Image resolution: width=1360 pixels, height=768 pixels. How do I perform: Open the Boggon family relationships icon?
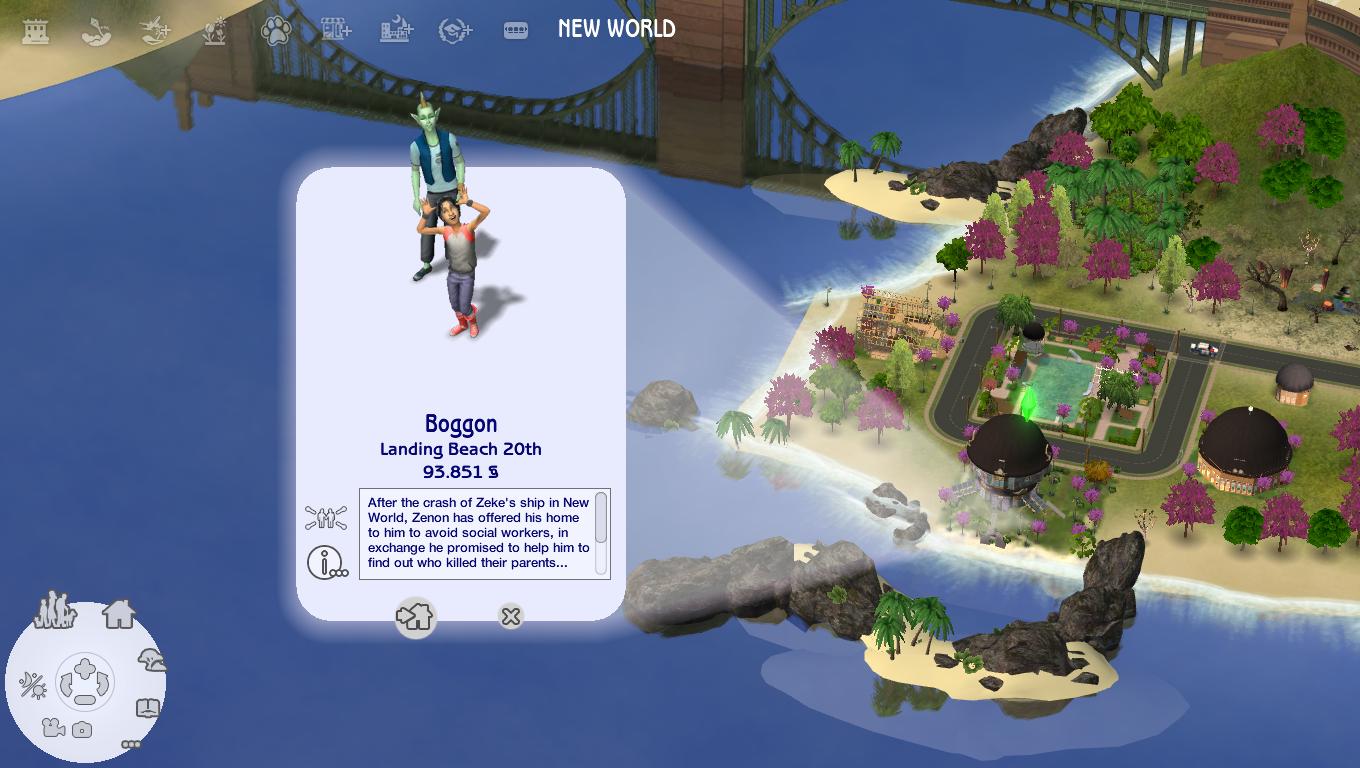pyautogui.click(x=326, y=518)
